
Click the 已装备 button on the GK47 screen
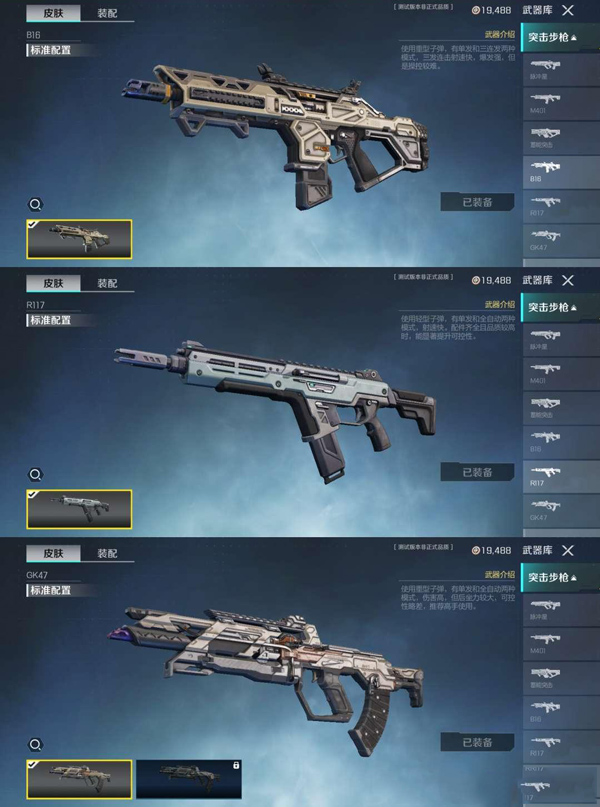click(x=477, y=742)
